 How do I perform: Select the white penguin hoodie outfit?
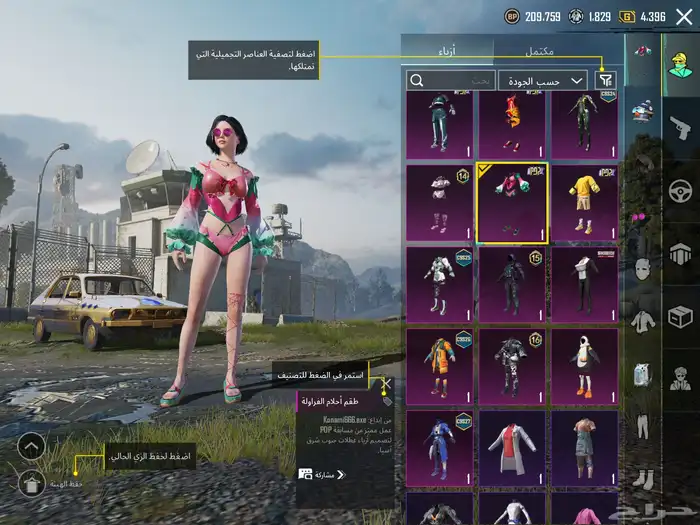[x=584, y=367]
